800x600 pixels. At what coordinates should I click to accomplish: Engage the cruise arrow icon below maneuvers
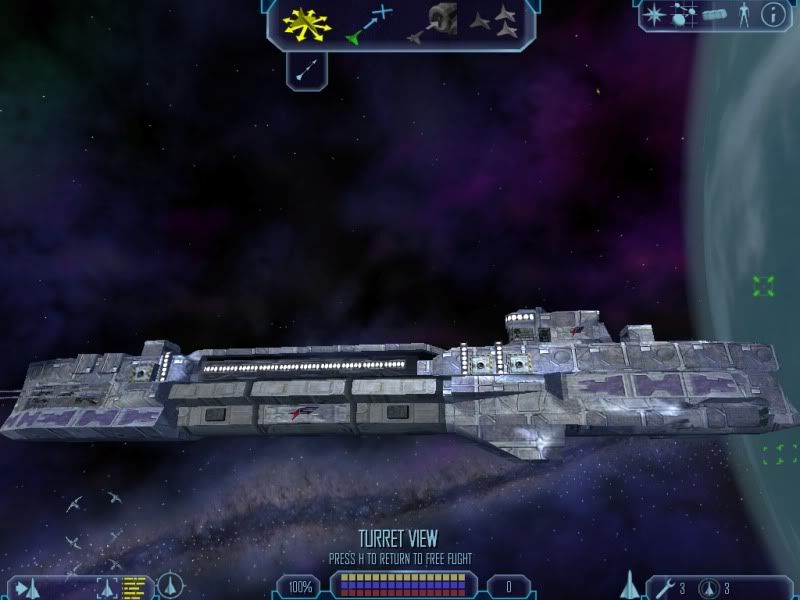click(x=308, y=68)
